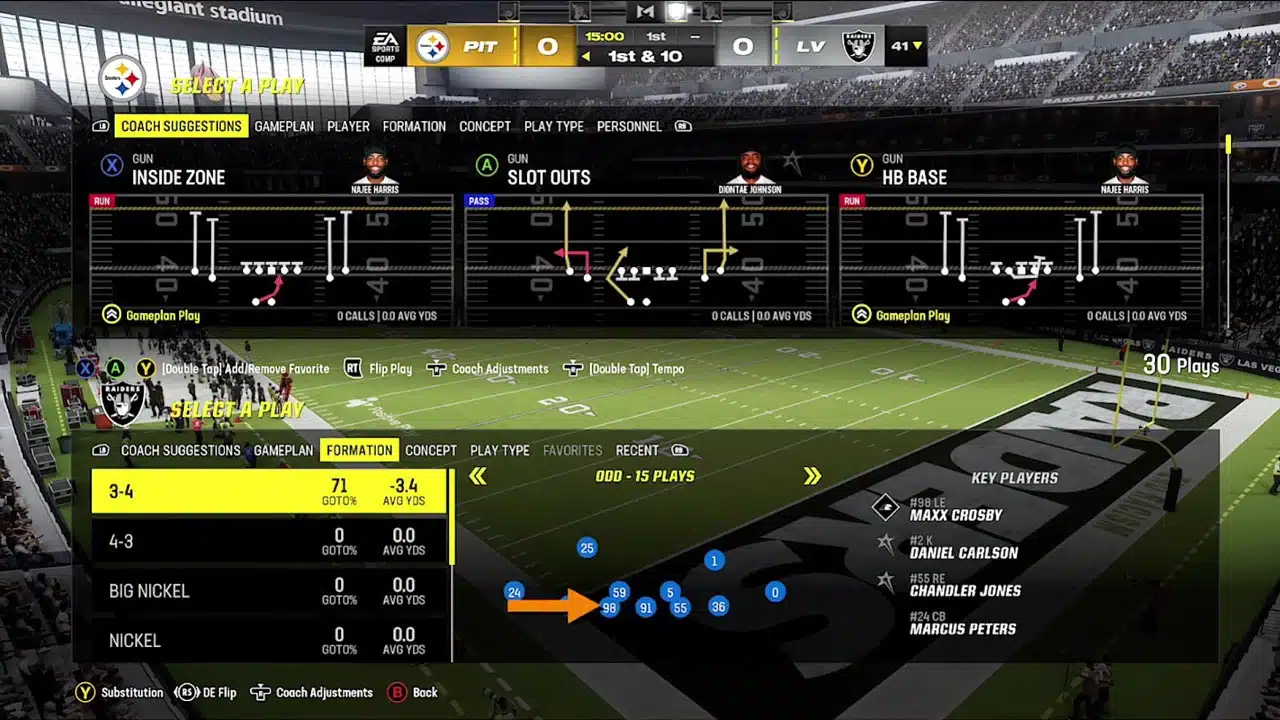This screenshot has width=1280, height=720.
Task: Select the 3-4 defensive formation
Action: point(269,492)
